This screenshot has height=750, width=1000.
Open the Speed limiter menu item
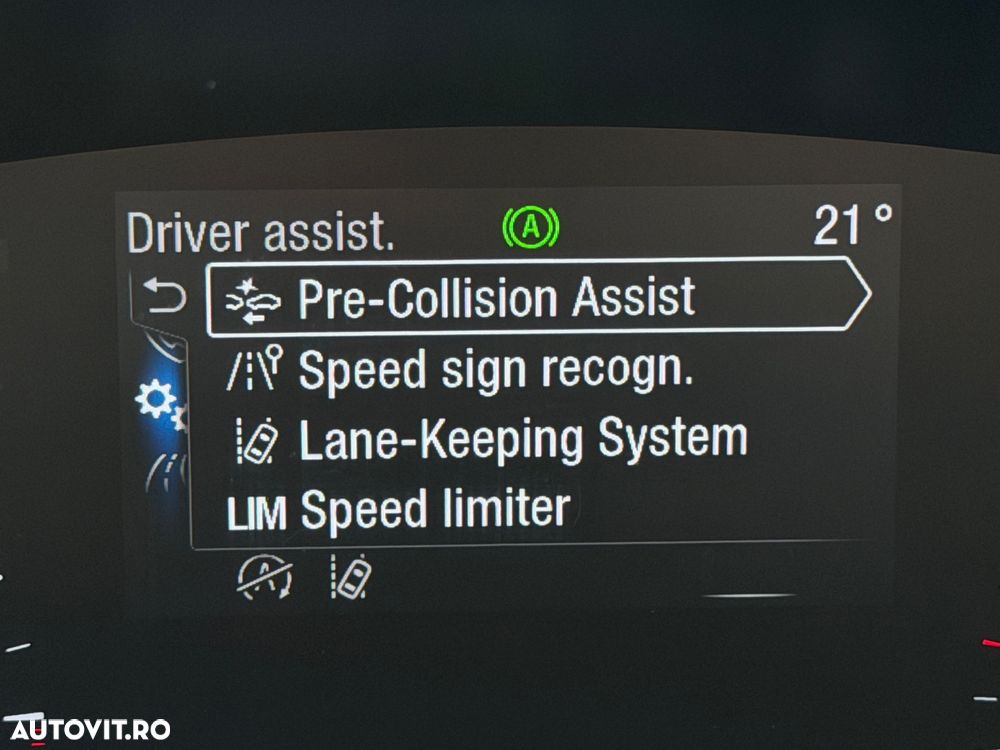click(x=435, y=510)
